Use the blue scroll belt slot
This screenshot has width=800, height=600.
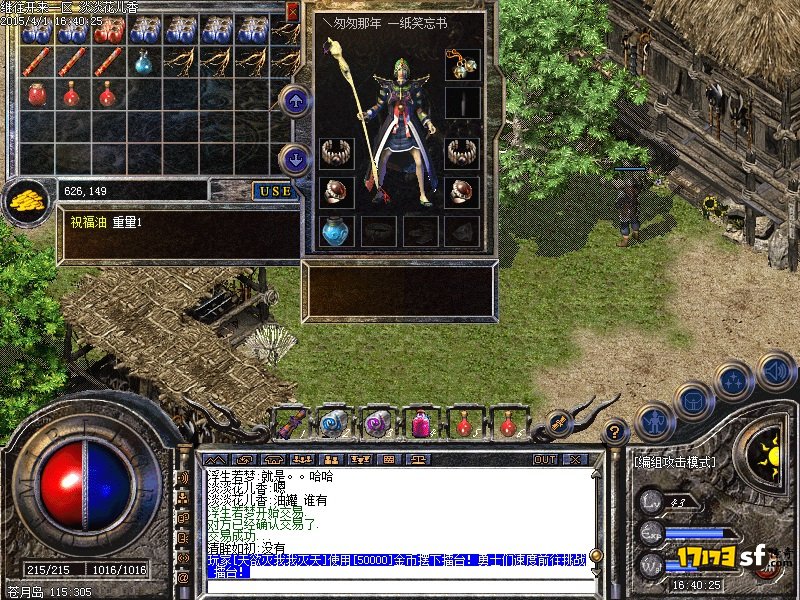point(333,423)
